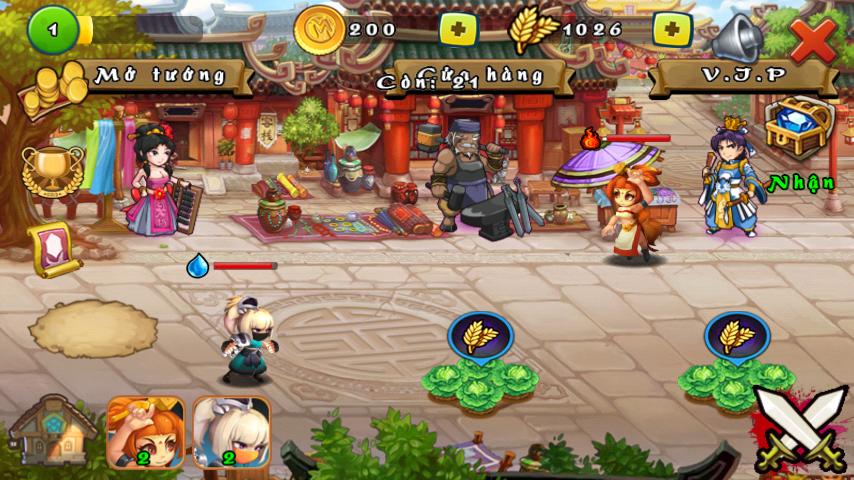
Task: Open the scroll card icon
Action: (53, 248)
